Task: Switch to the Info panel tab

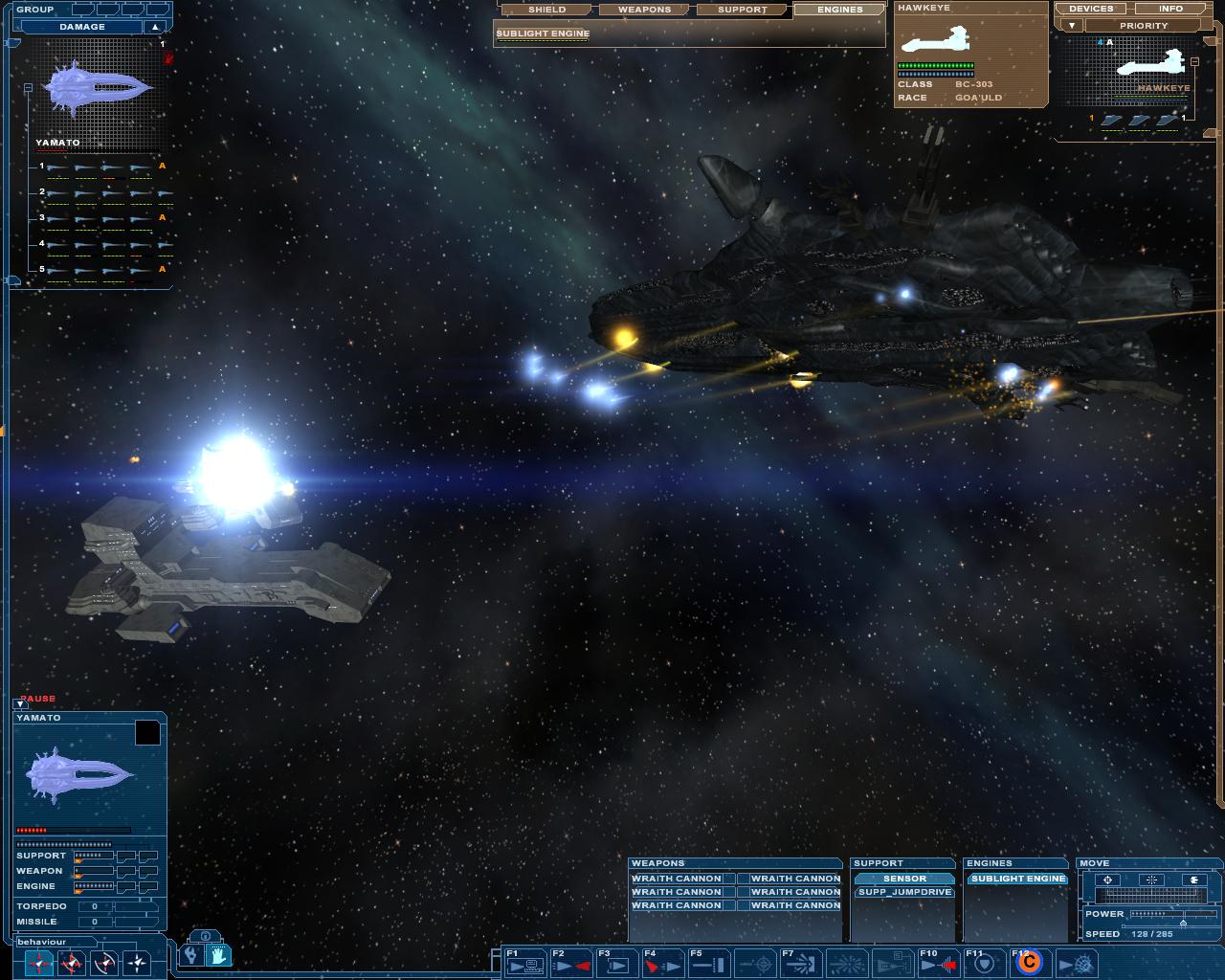Action: (1170, 9)
